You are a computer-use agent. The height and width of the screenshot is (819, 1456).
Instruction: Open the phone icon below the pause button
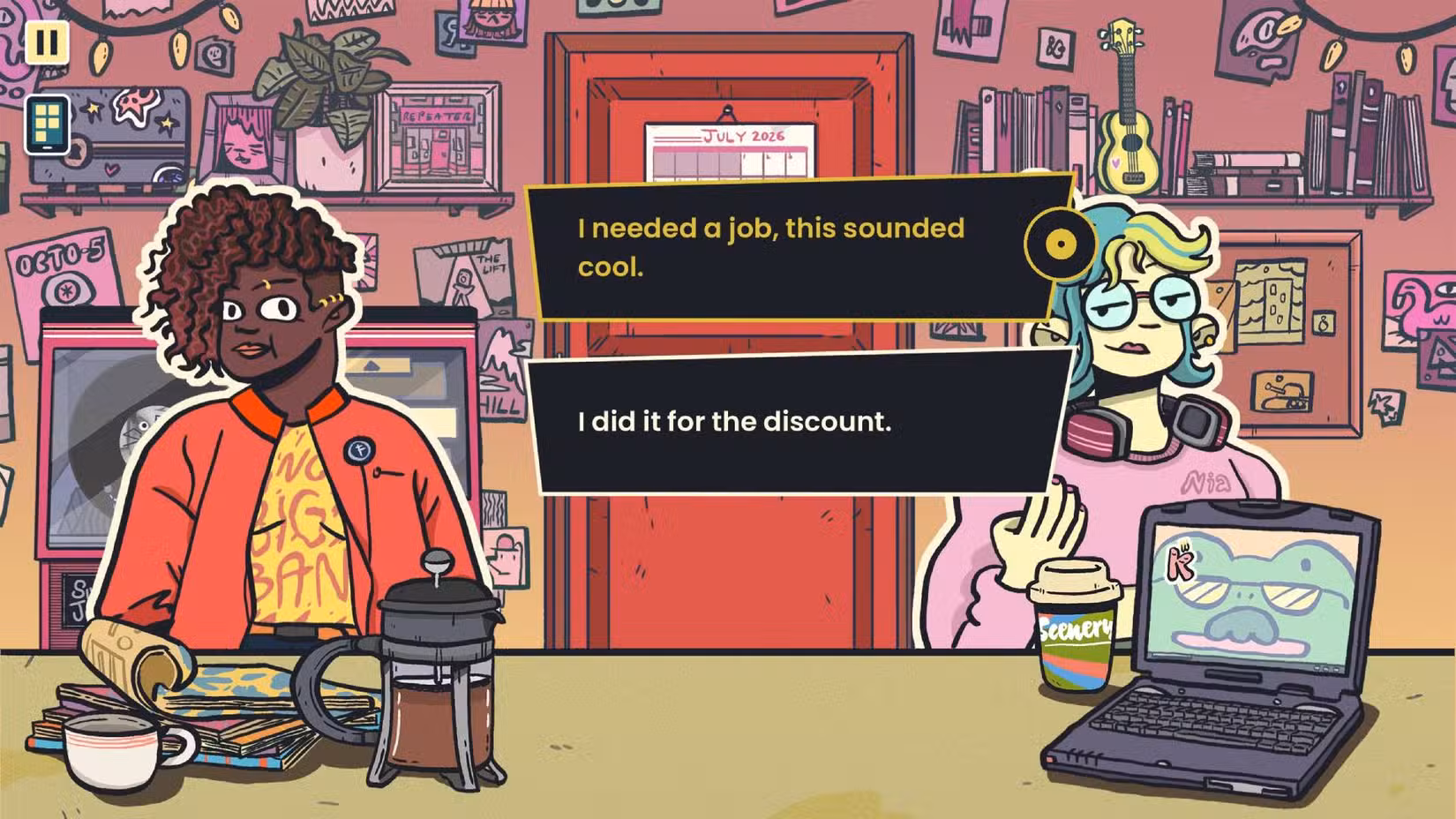click(48, 124)
